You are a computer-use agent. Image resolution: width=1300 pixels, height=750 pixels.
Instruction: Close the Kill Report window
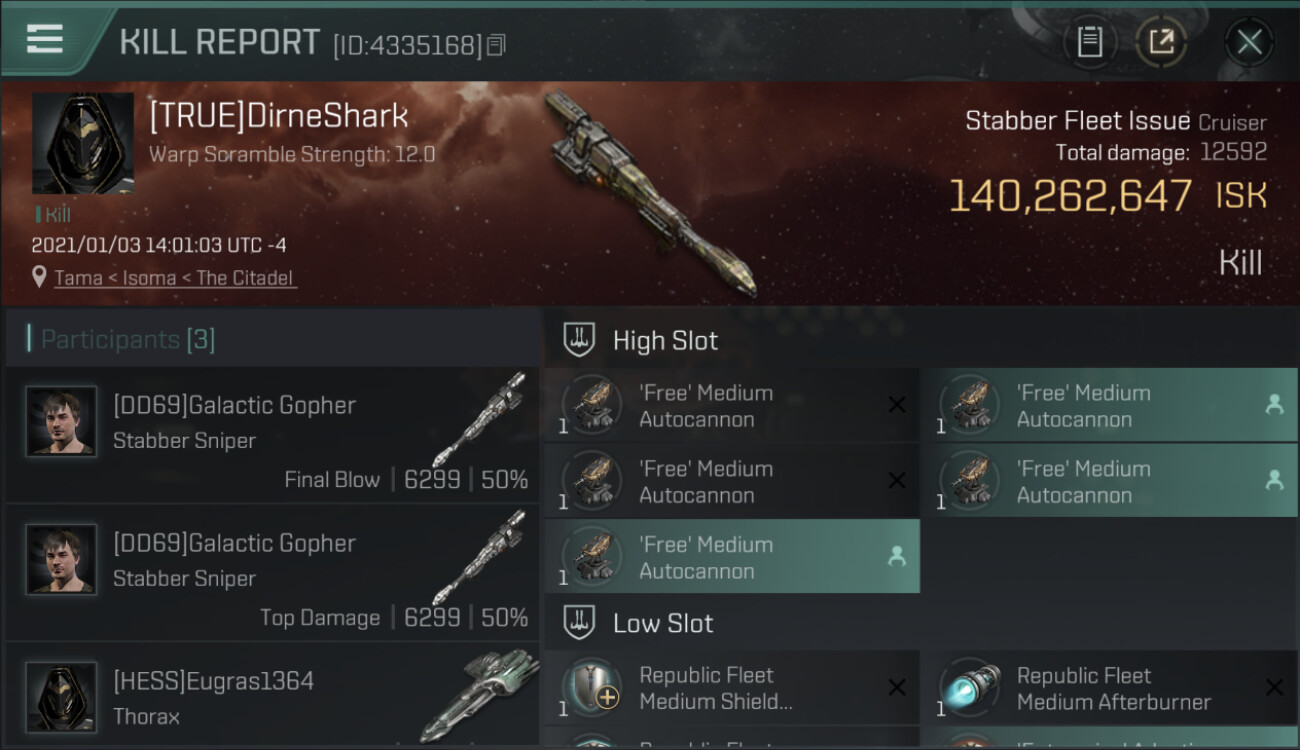tap(1249, 42)
